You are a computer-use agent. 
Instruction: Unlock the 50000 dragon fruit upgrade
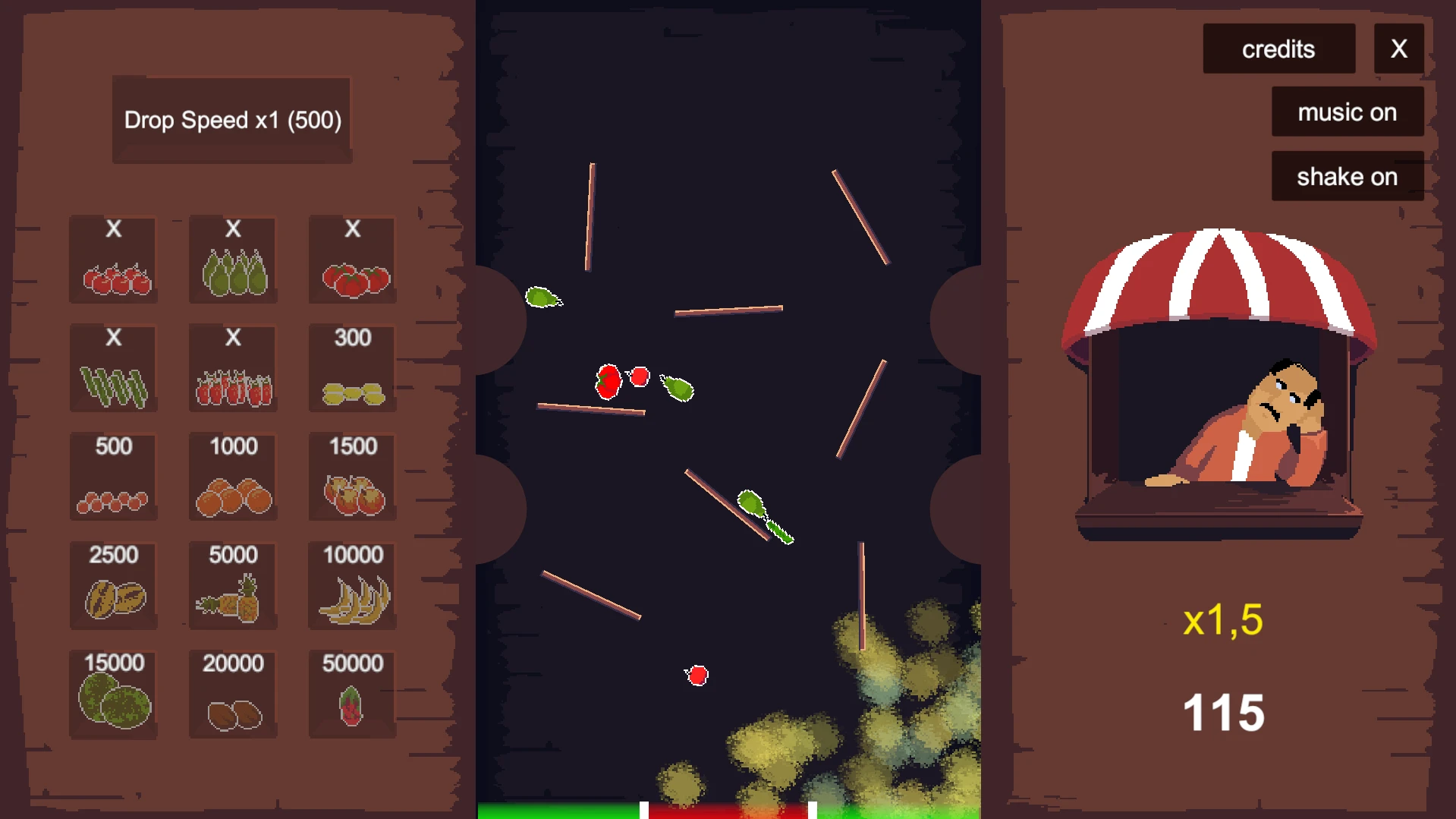[353, 695]
